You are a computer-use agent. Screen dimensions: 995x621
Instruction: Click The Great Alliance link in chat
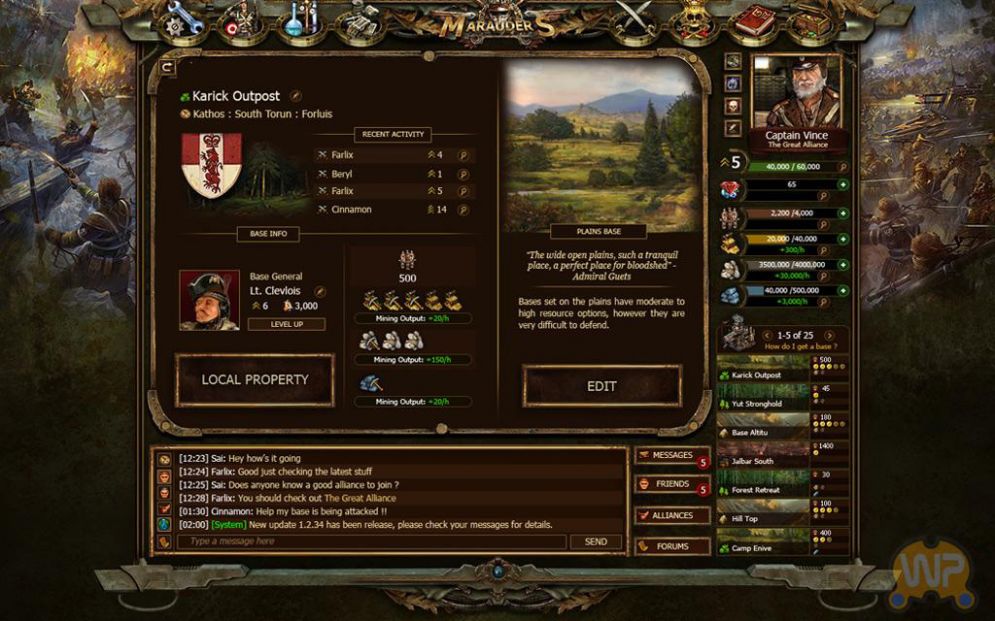(x=354, y=498)
